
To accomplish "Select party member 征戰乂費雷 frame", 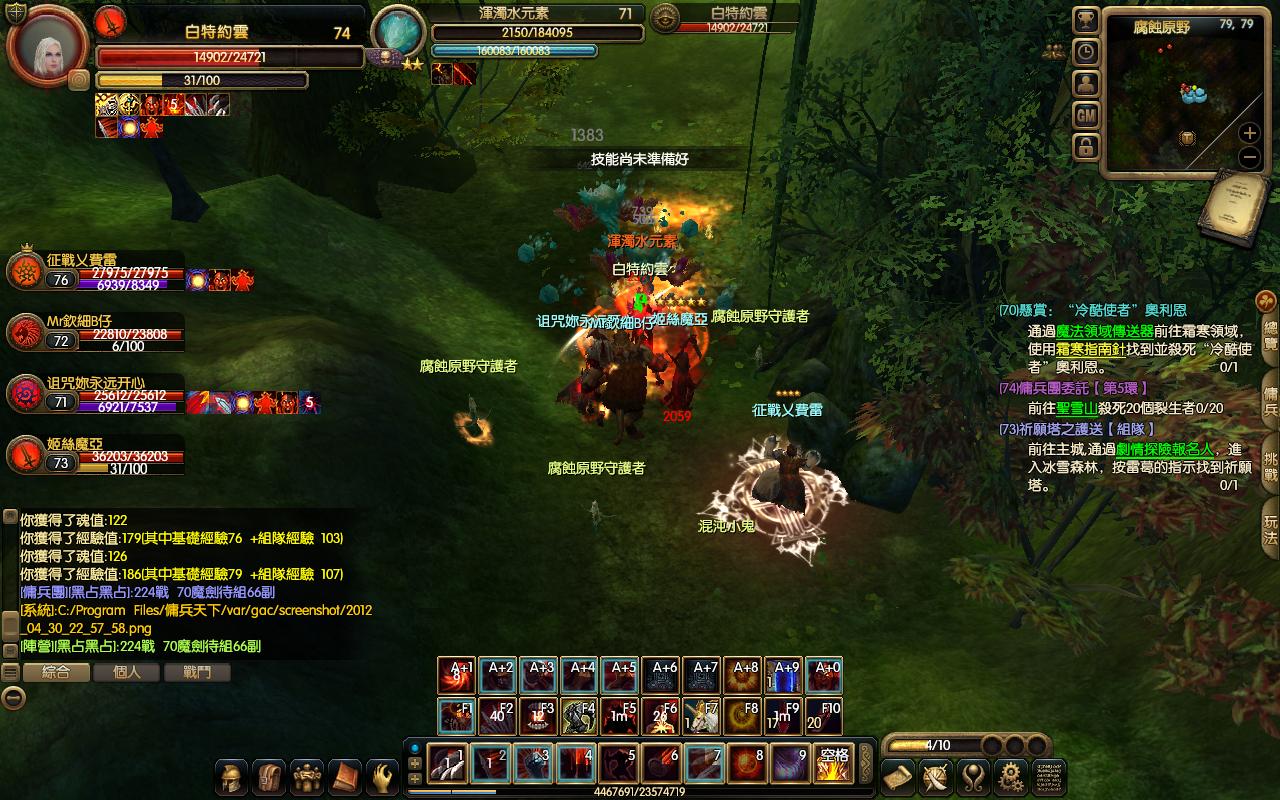I will click(95, 271).
